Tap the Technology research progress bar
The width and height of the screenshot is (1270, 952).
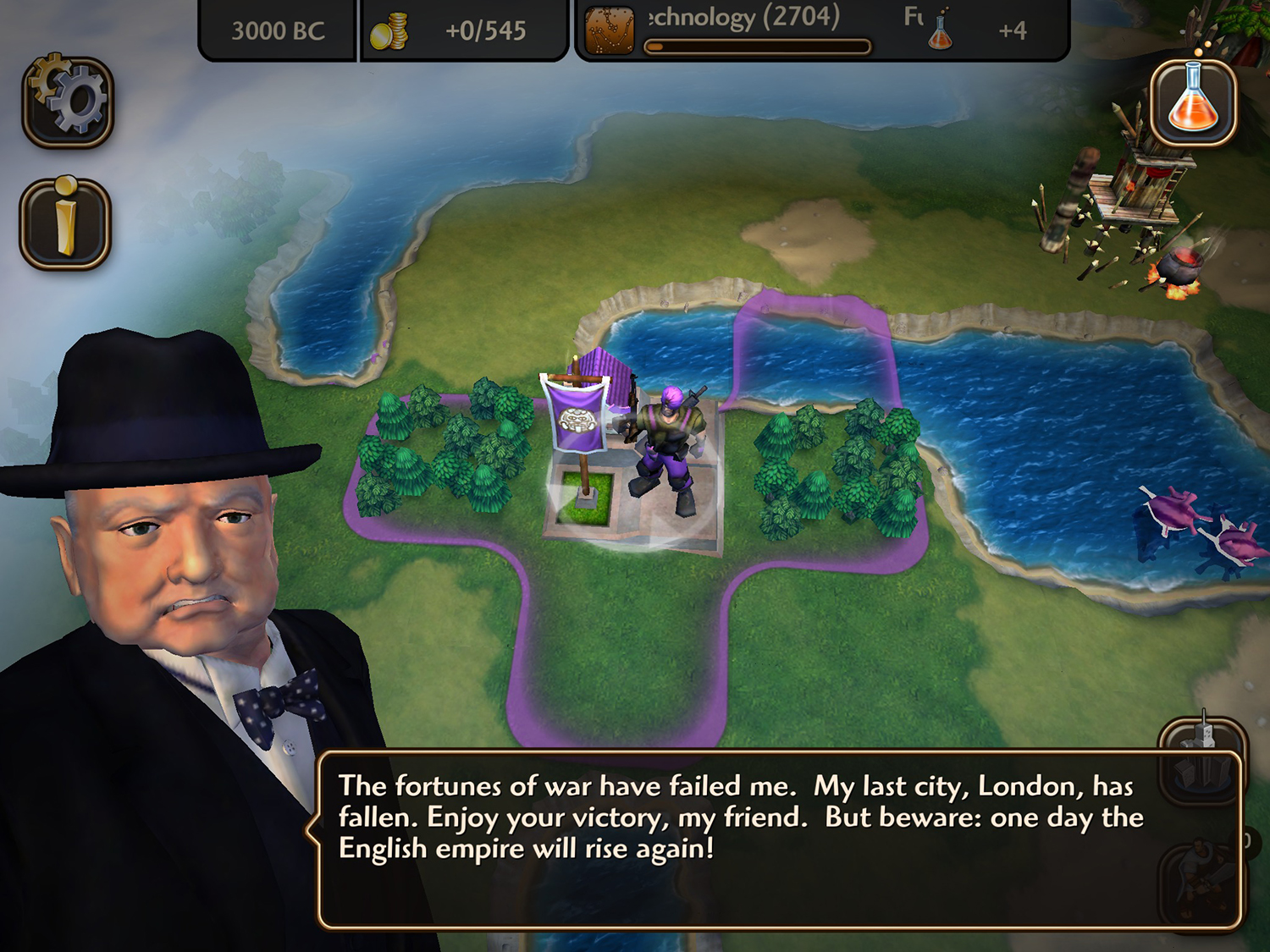[756, 48]
